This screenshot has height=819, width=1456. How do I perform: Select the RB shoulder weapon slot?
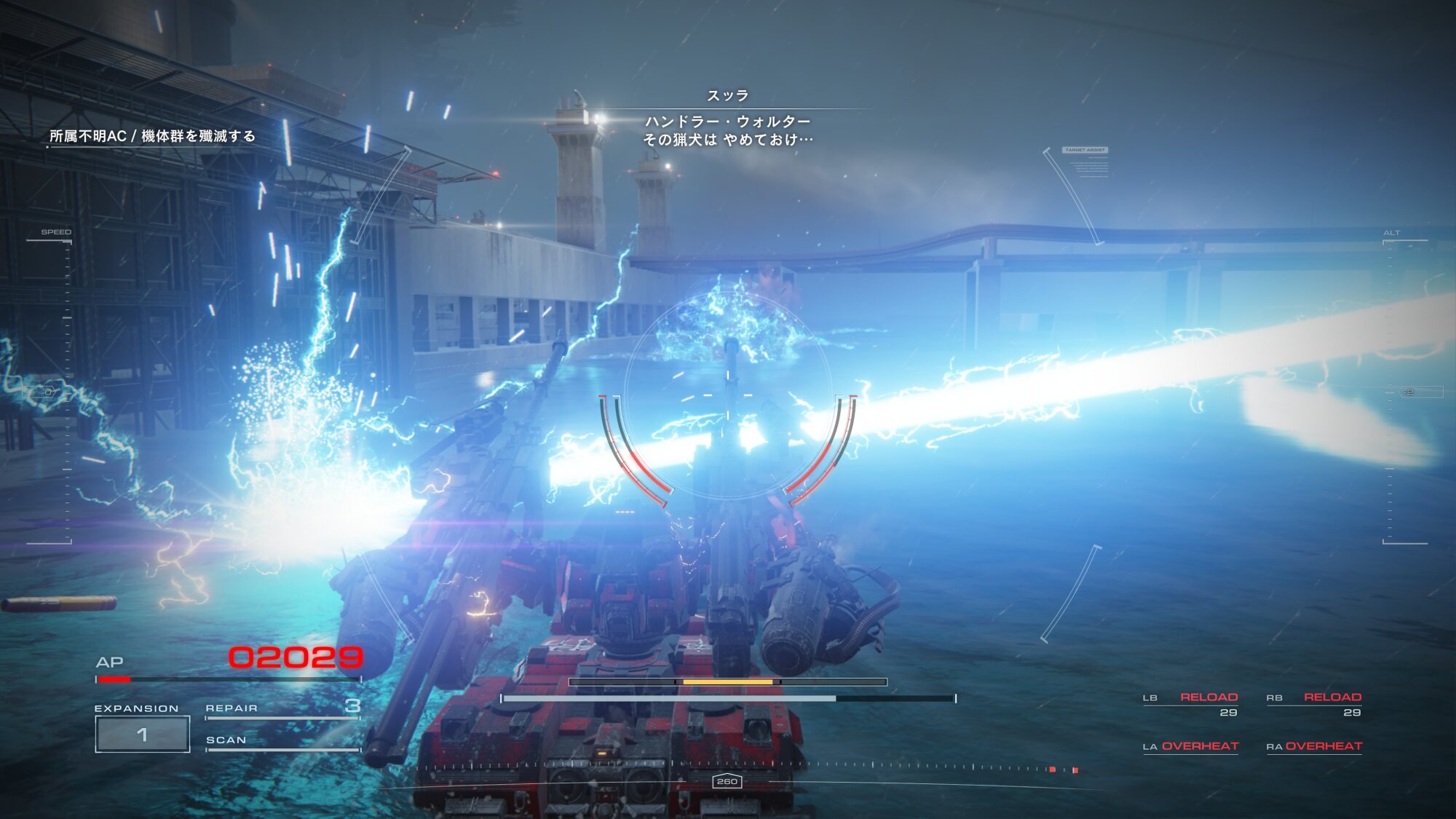[x=1314, y=703]
